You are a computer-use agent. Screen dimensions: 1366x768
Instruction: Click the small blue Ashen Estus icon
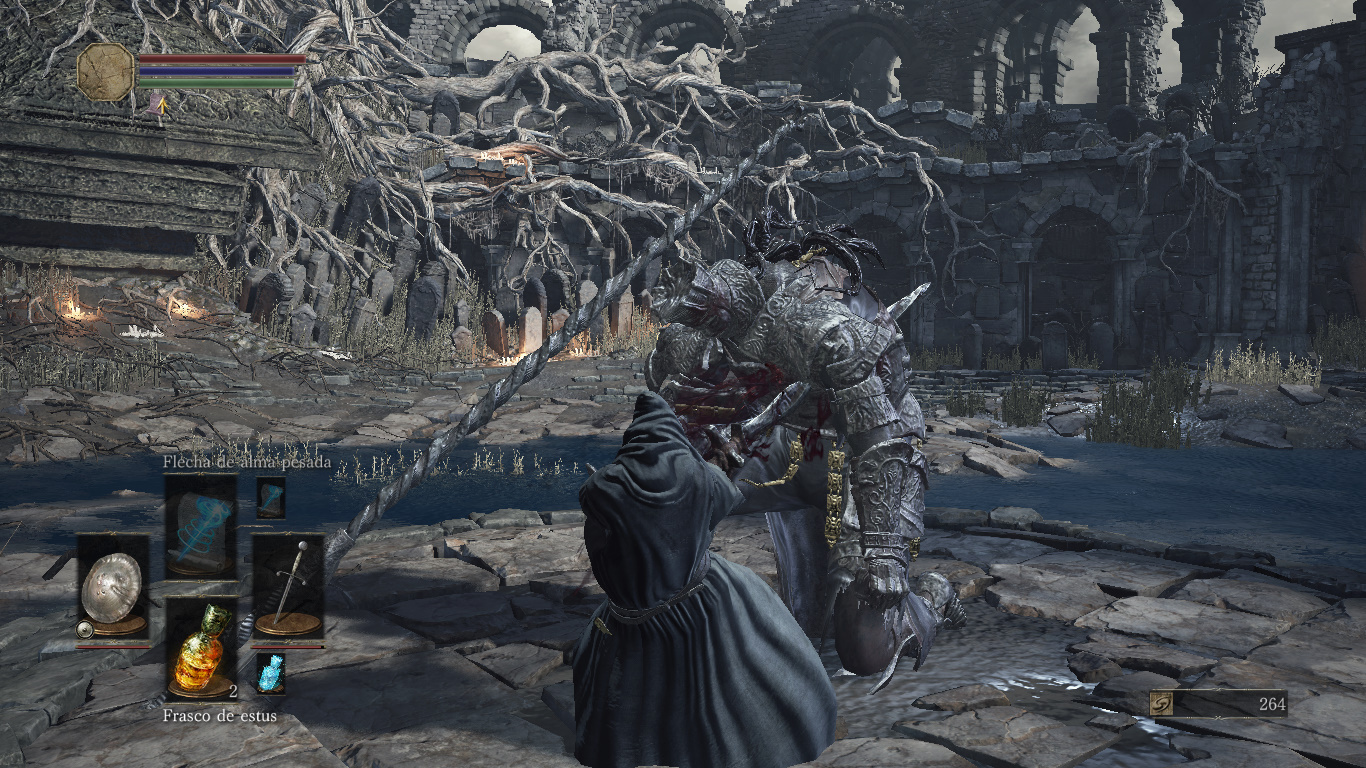tap(270, 673)
